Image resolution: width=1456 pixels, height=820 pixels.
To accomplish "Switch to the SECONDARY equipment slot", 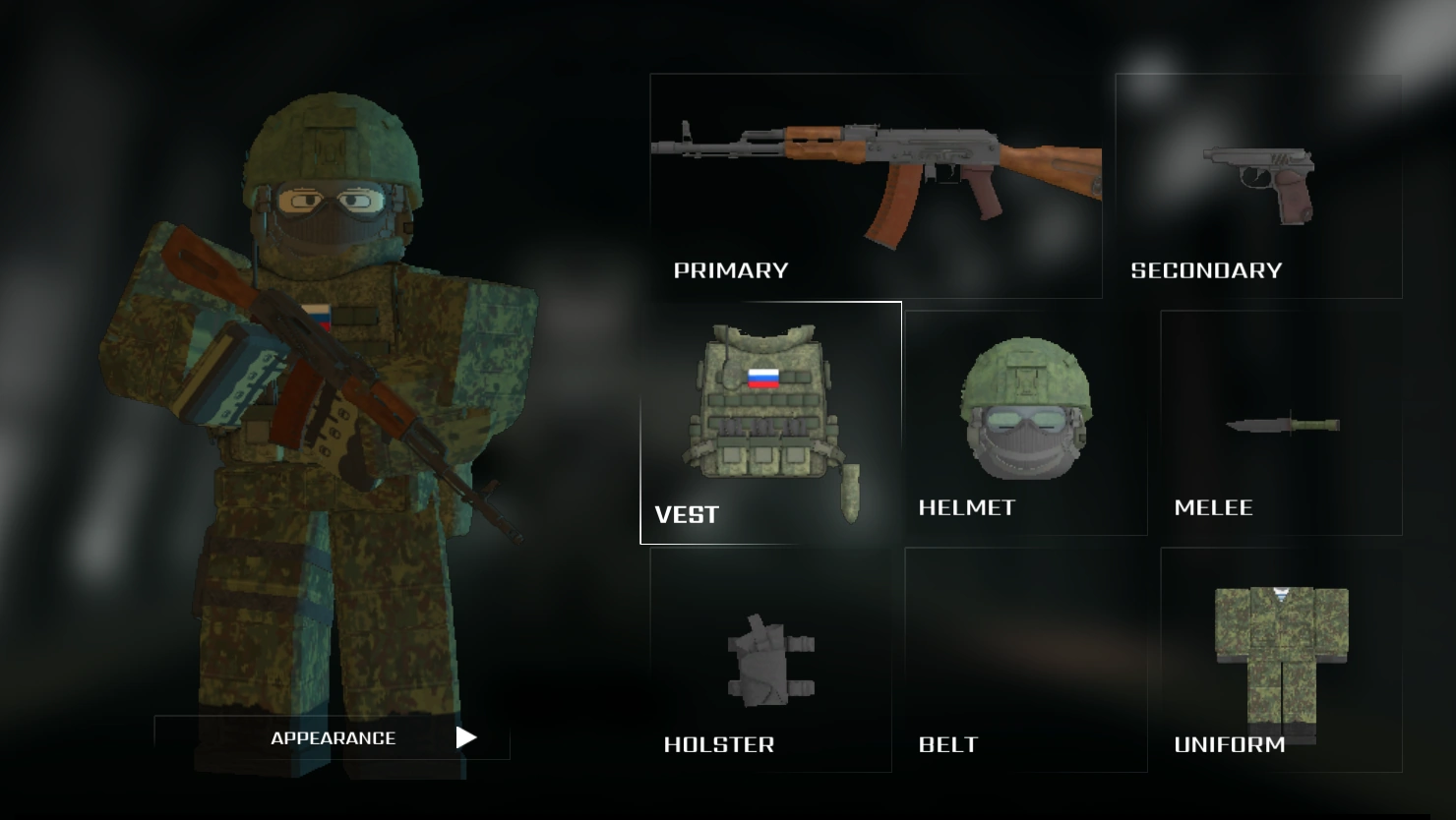I will click(1259, 187).
